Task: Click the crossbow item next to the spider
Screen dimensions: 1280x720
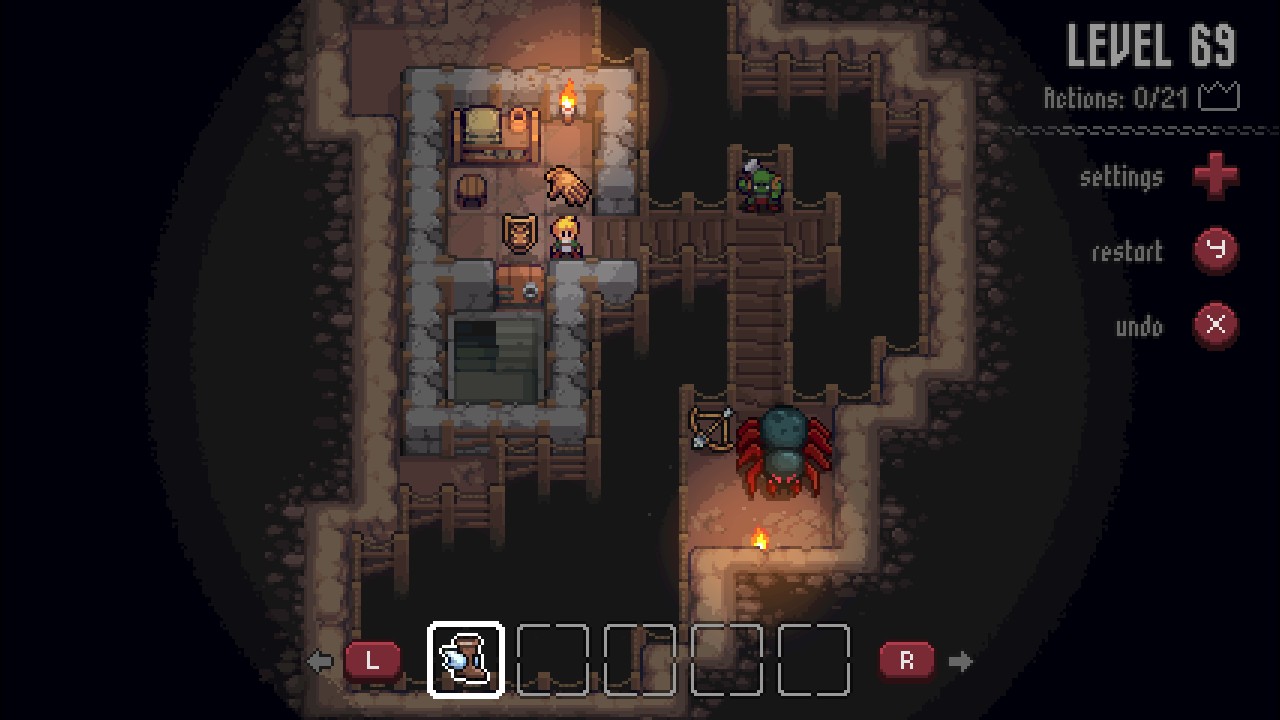Action: (x=713, y=430)
